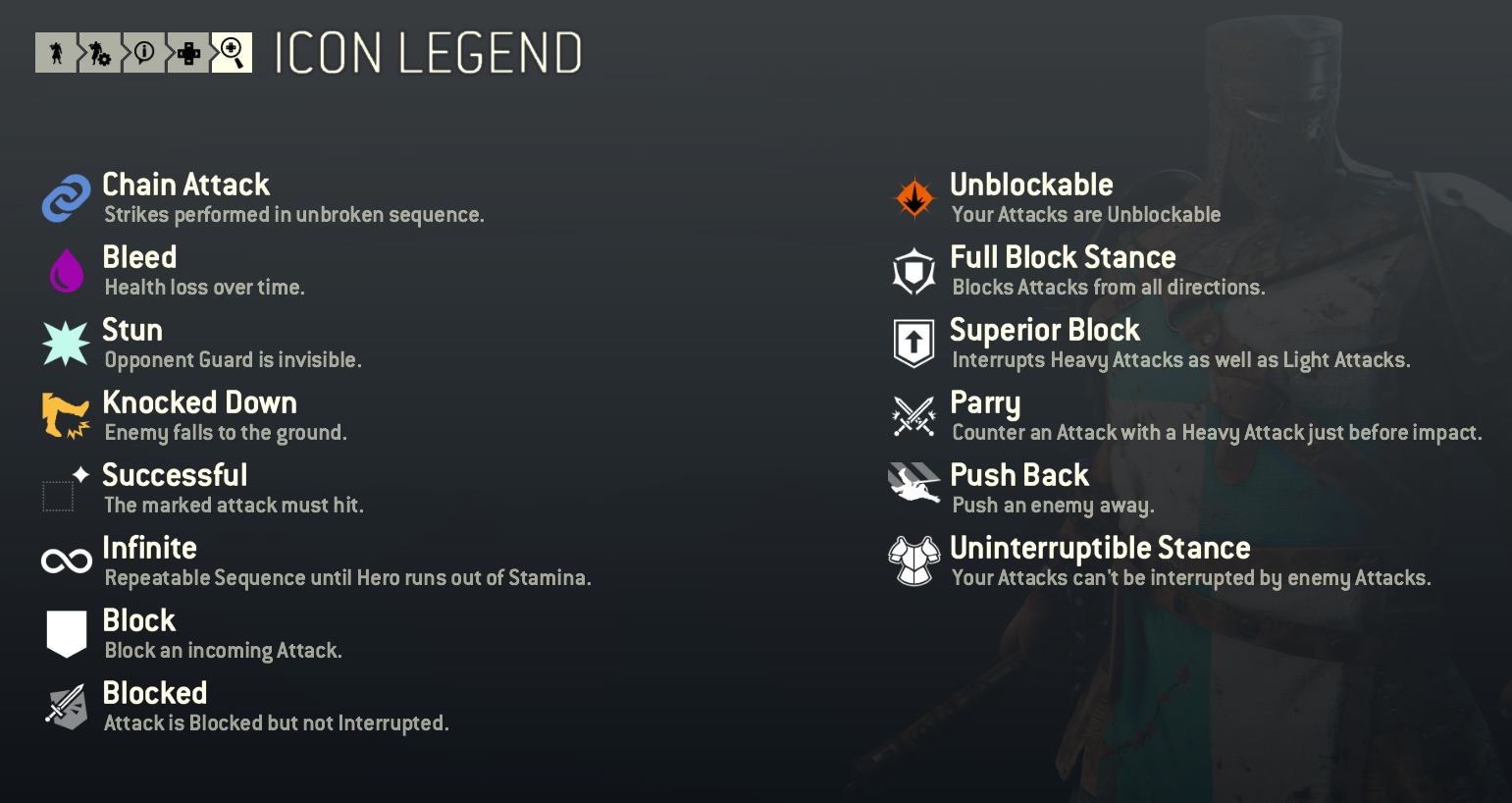
Task: Switch to the hero overview tab
Action: pyautogui.click(x=56, y=52)
